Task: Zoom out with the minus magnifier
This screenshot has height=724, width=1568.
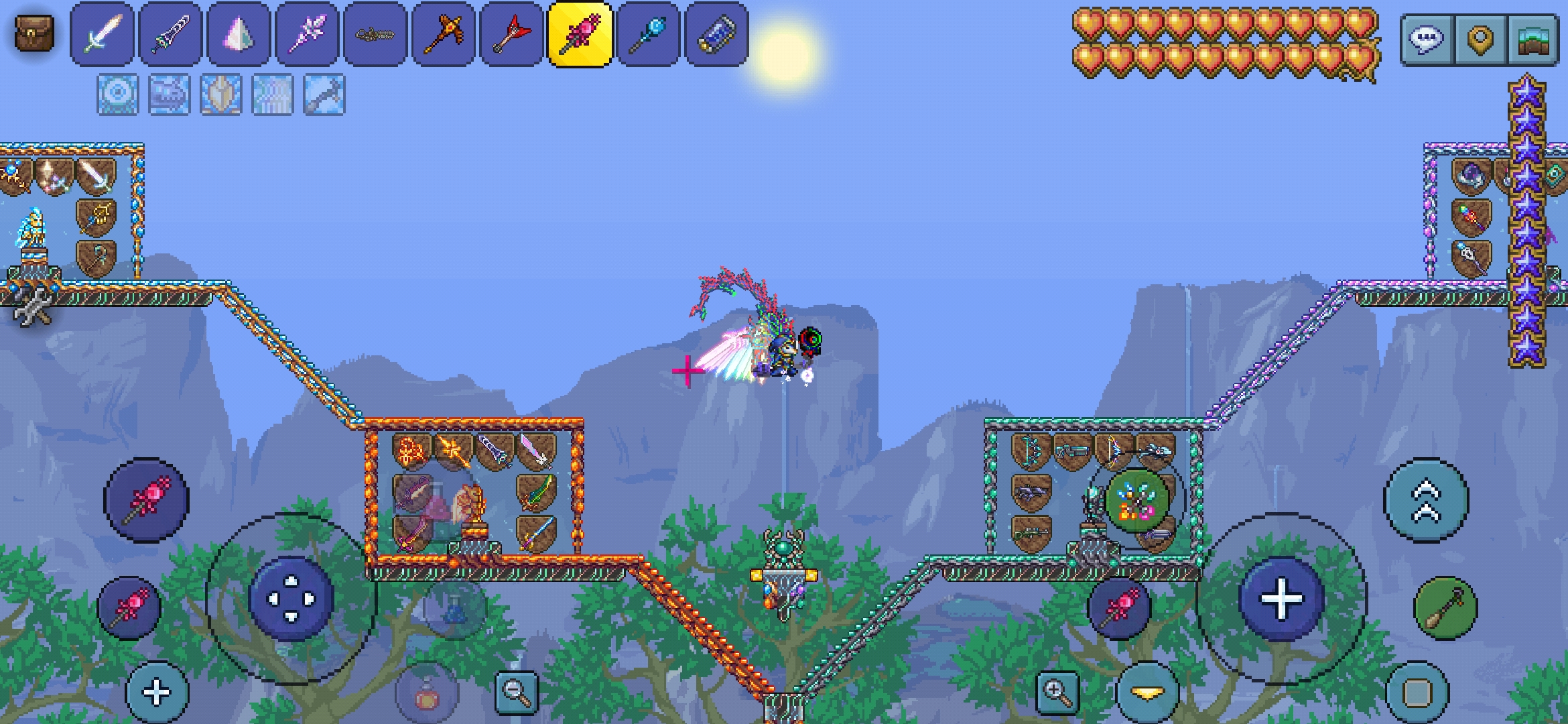Action: 517,692
